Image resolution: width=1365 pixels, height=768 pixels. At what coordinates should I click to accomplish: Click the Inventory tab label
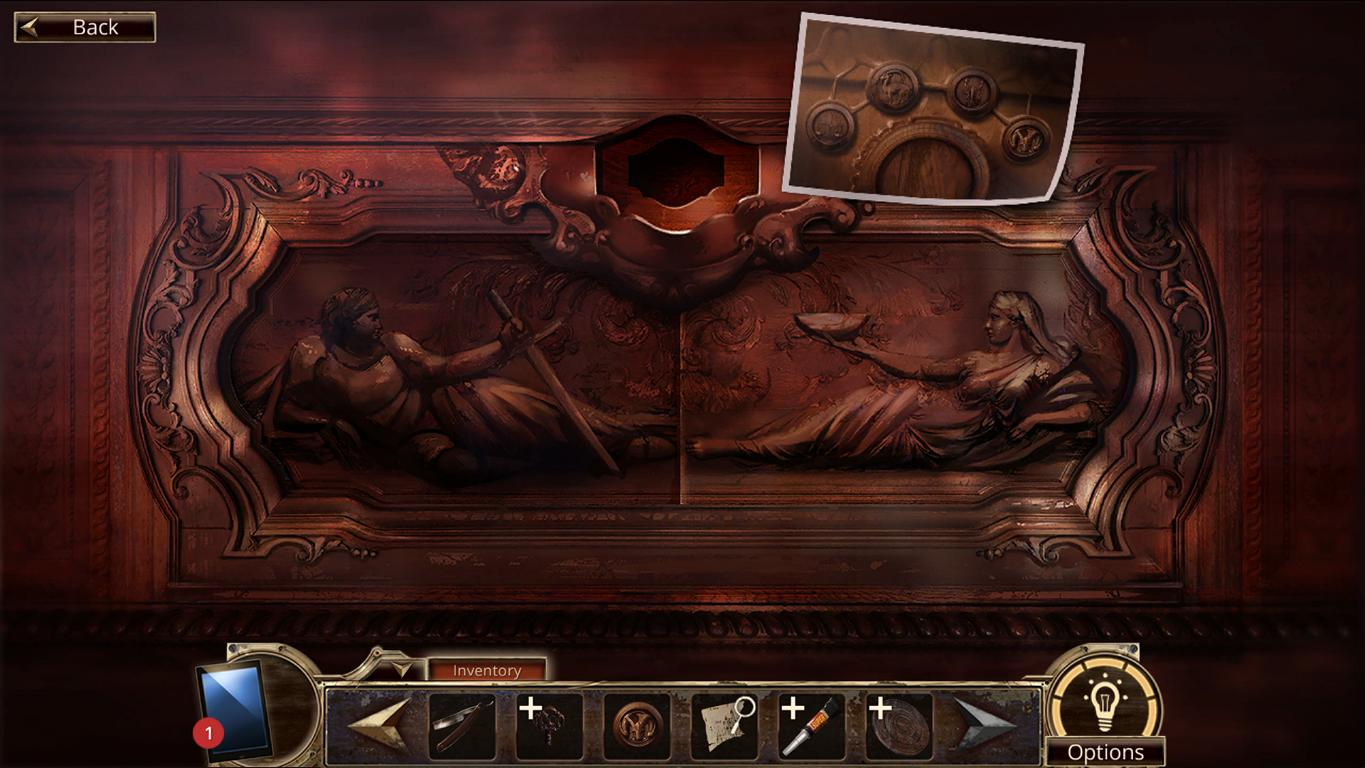[487, 670]
